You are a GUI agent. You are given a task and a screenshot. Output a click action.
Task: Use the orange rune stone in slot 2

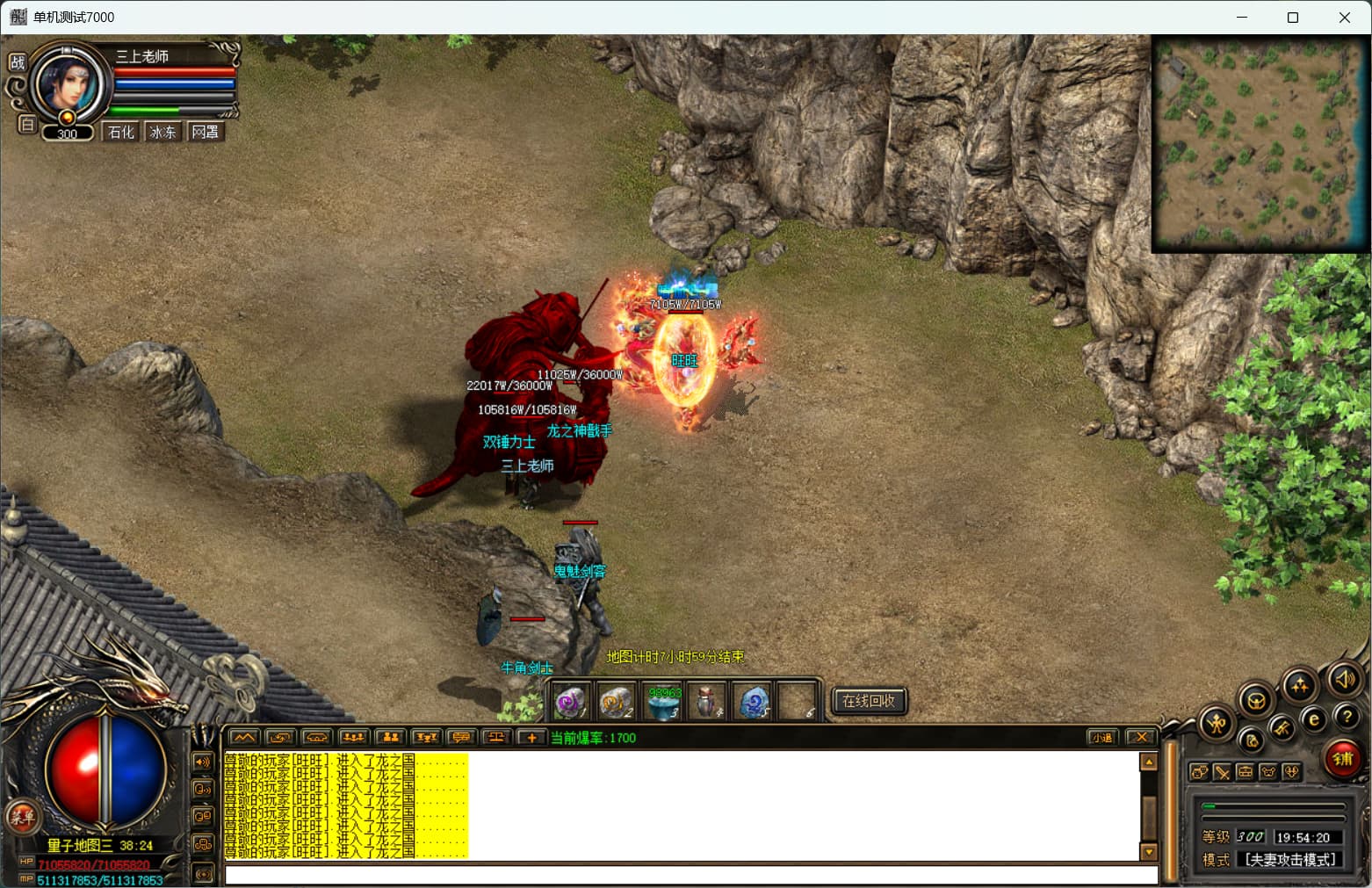coord(615,703)
